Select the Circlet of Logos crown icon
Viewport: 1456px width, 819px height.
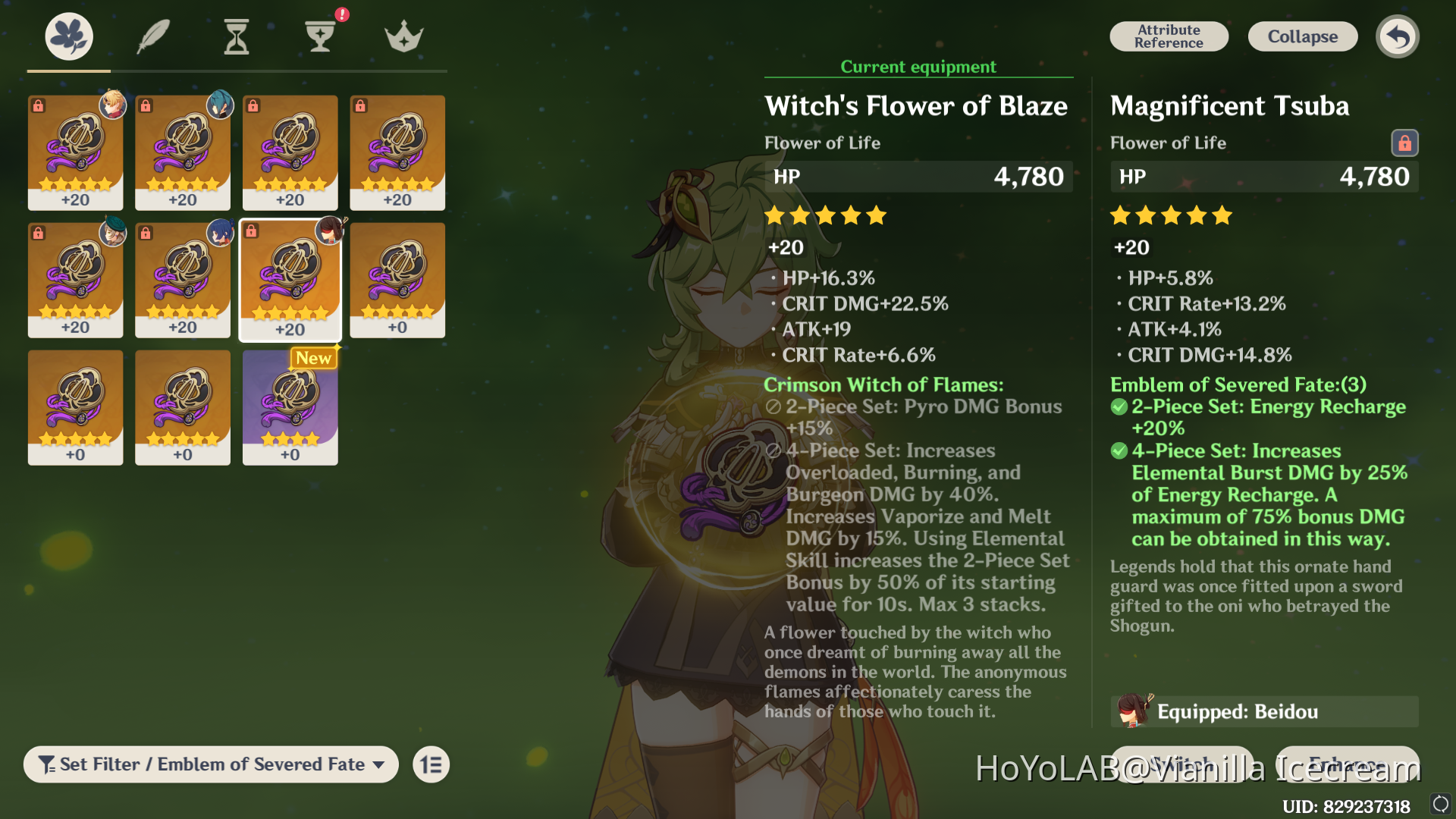click(403, 34)
